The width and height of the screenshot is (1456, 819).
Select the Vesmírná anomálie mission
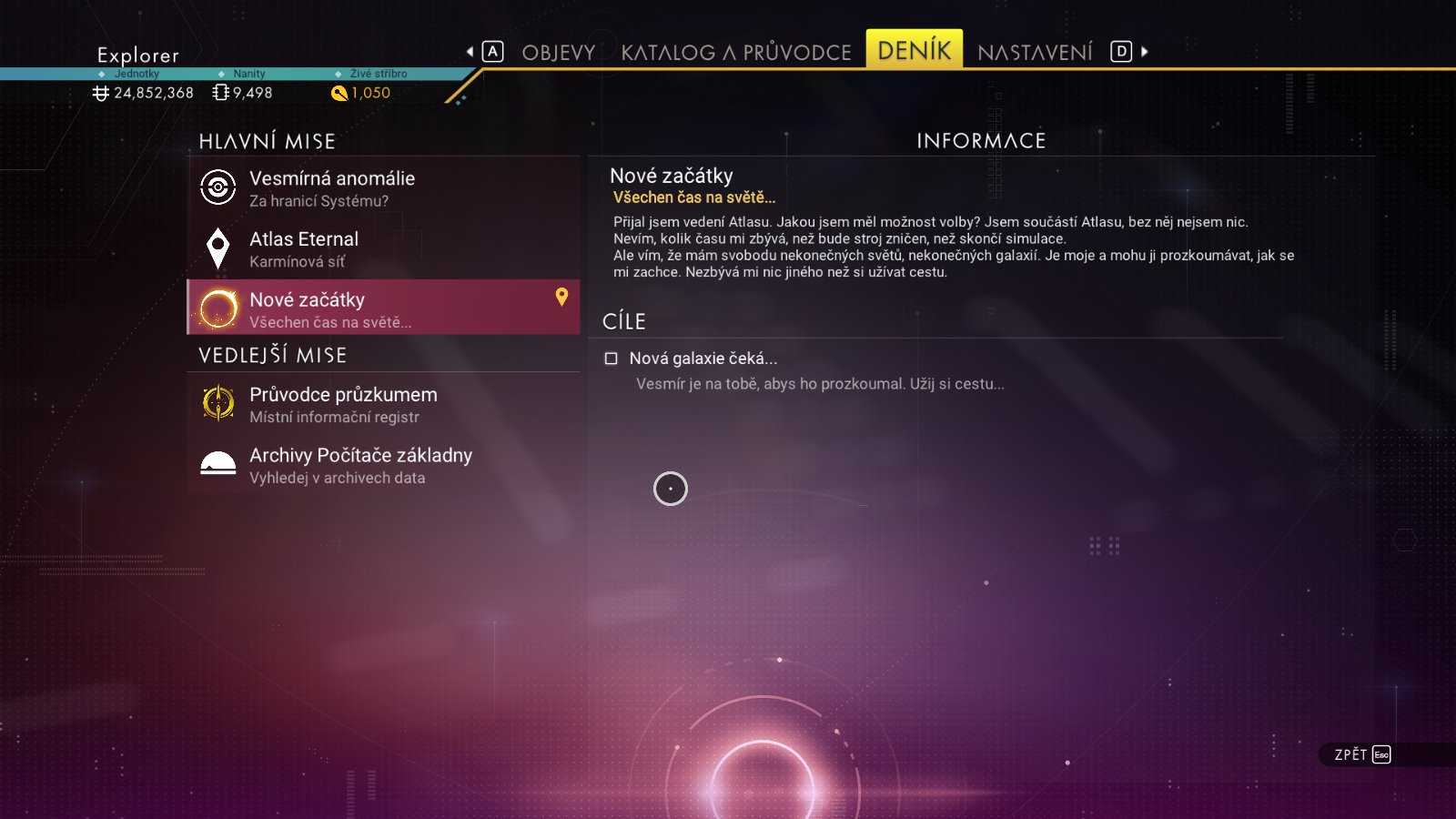tap(383, 188)
